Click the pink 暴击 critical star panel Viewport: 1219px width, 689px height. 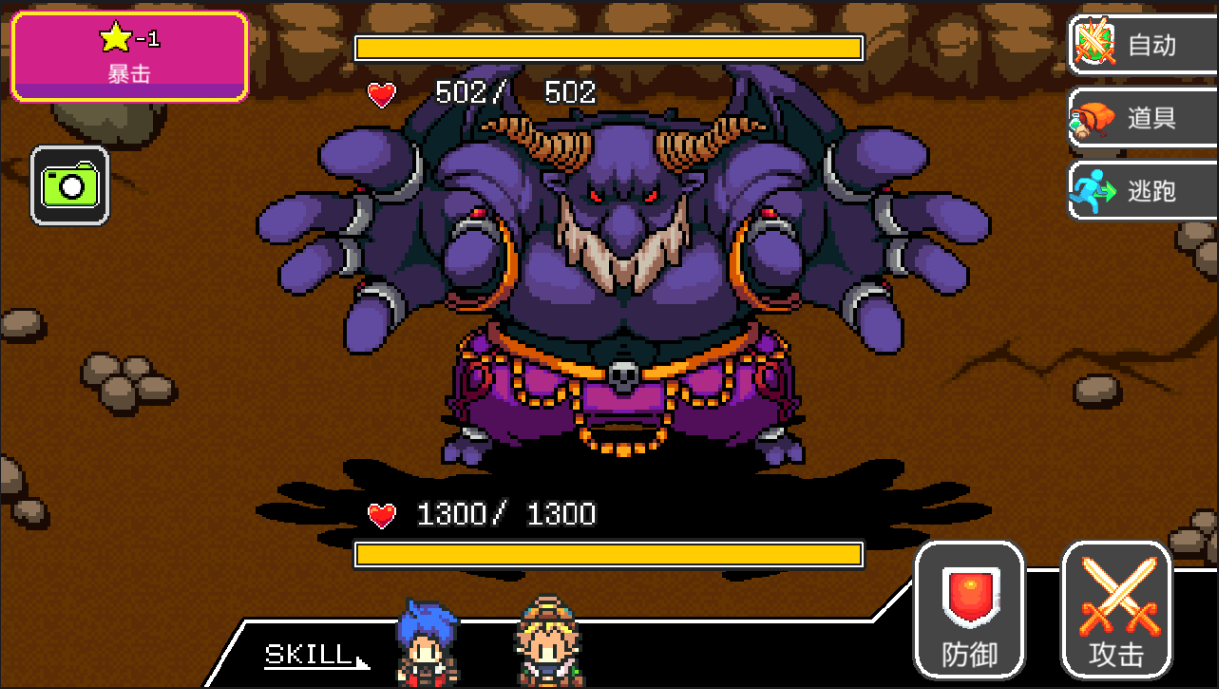pyautogui.click(x=129, y=56)
